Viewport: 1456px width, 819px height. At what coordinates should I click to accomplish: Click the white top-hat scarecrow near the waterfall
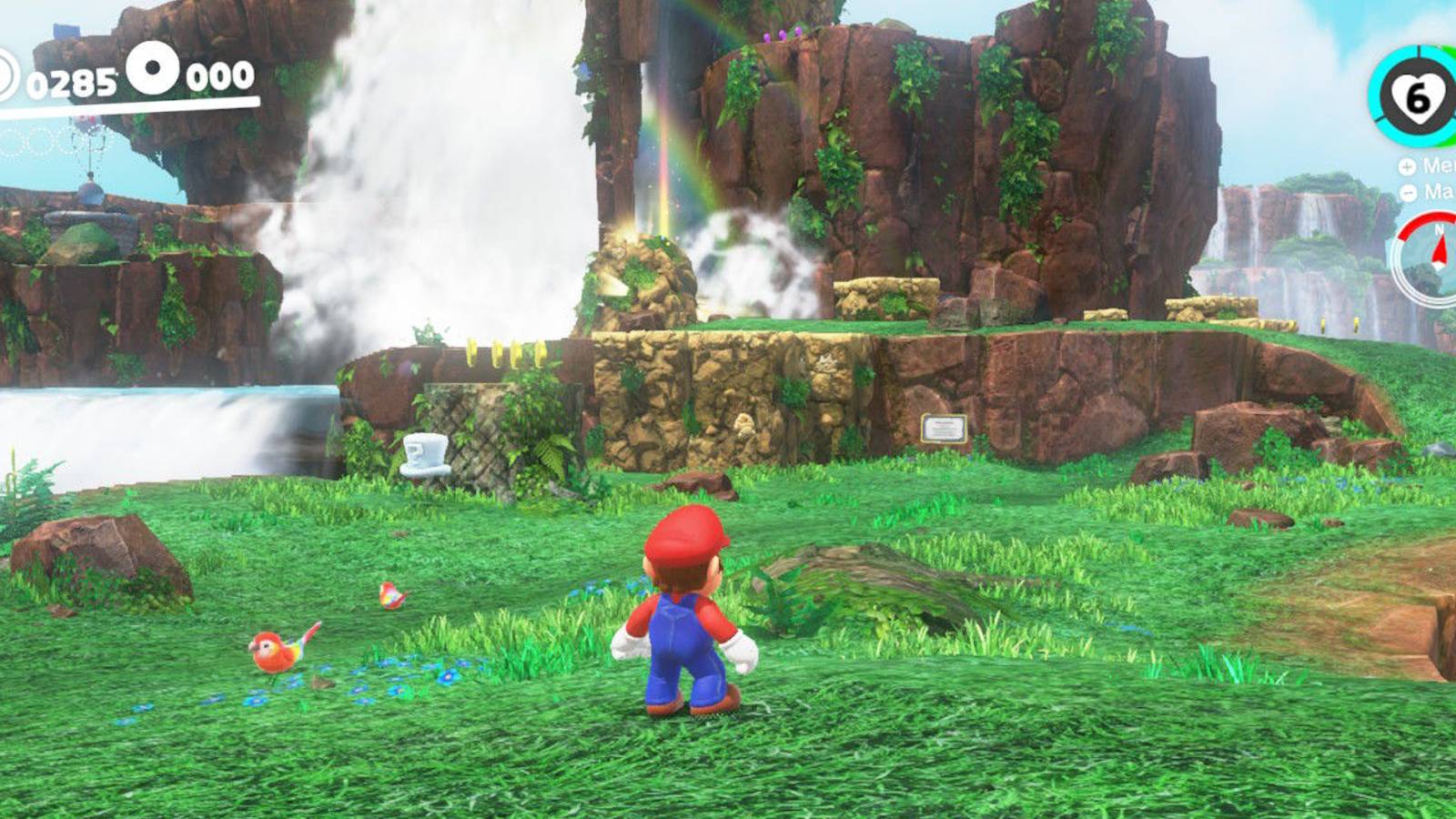(x=423, y=455)
